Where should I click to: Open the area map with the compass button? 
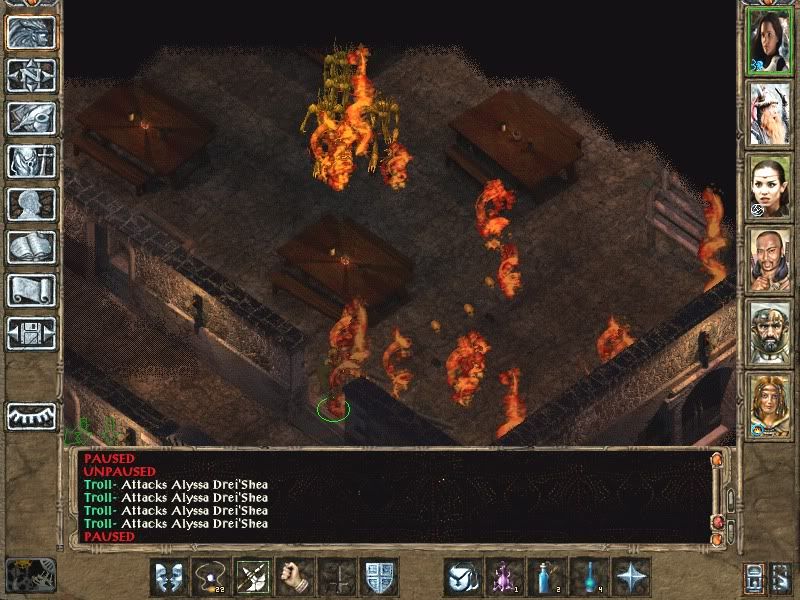(31, 75)
